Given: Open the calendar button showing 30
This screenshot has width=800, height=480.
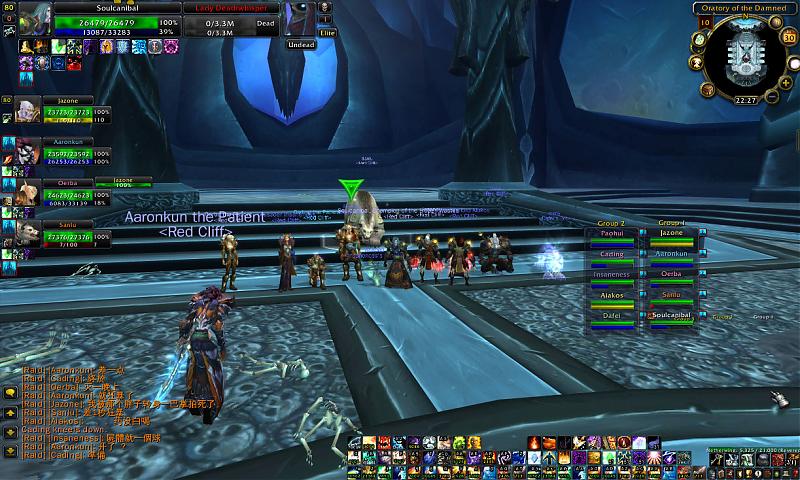Looking at the screenshot, I should point(788,38).
